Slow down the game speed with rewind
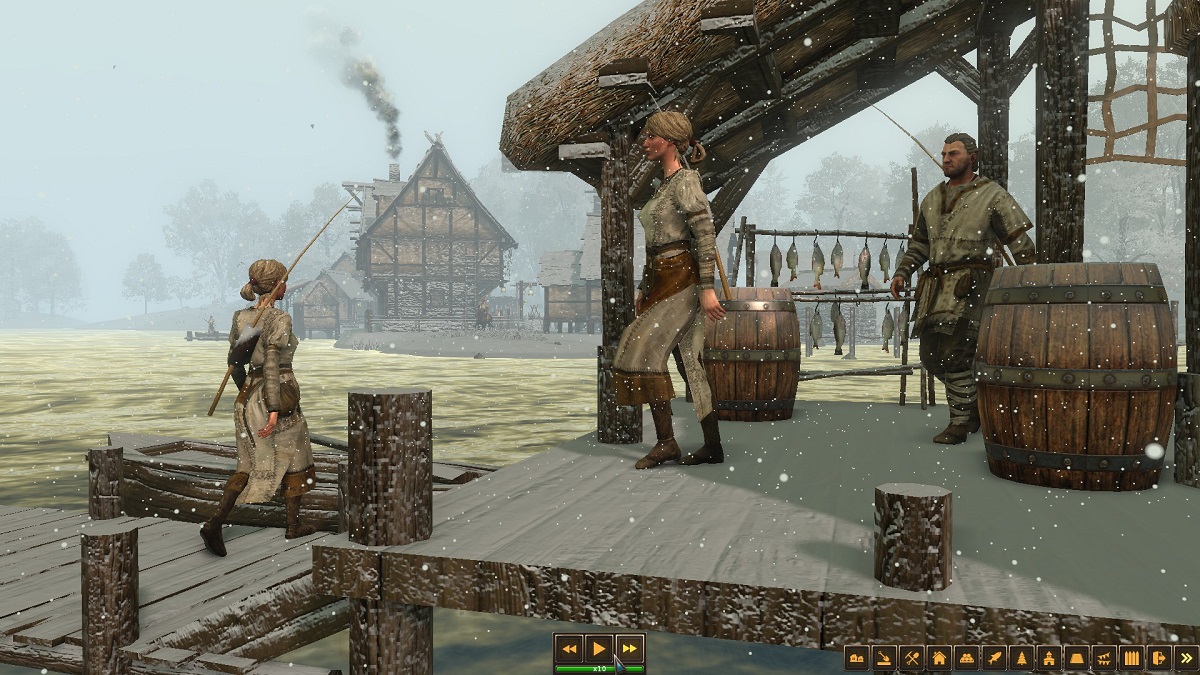This screenshot has width=1200, height=675. click(570, 648)
